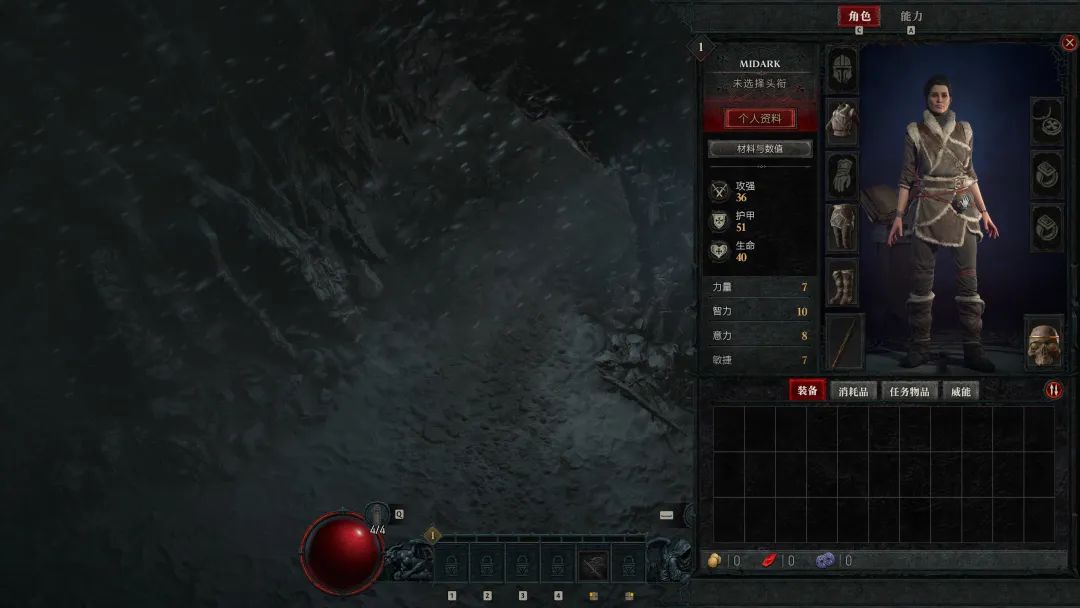This screenshot has width=1080, height=608.
Task: Show 材料与数值 materials and stats
Action: pyautogui.click(x=759, y=149)
